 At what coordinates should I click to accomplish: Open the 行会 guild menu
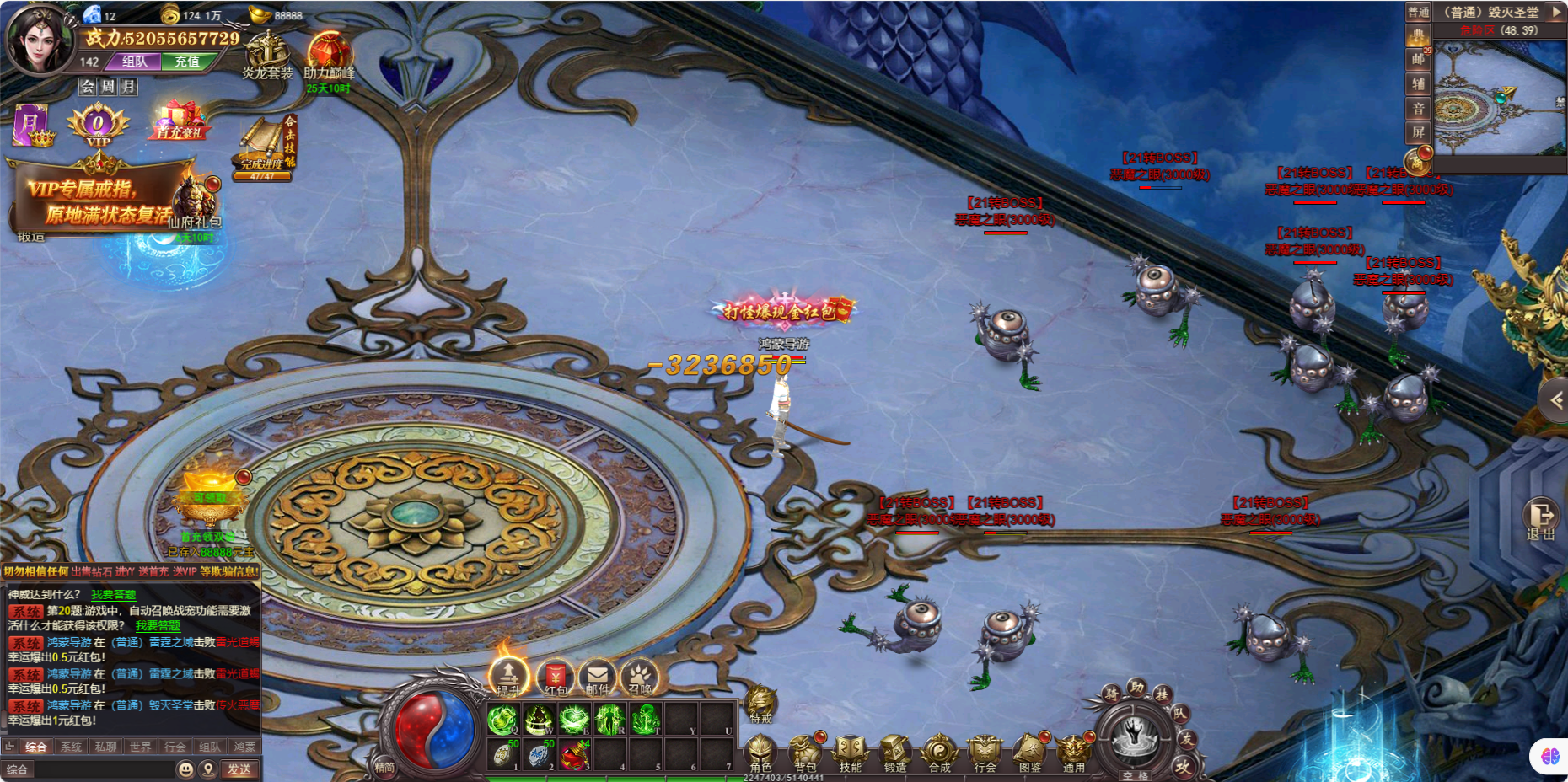984,752
